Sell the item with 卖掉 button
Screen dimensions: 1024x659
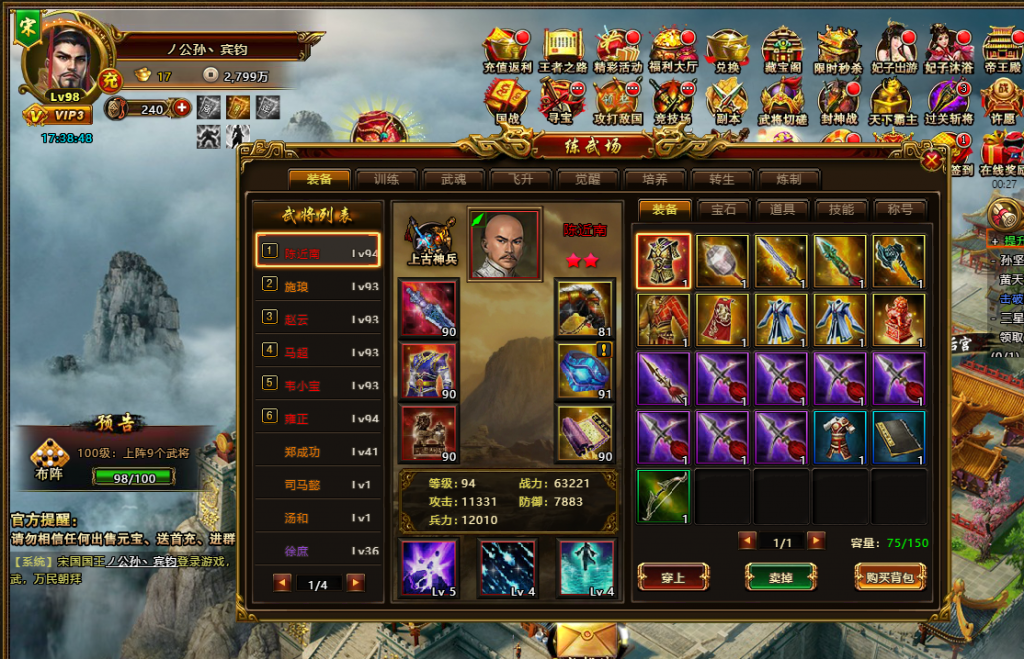coord(780,576)
